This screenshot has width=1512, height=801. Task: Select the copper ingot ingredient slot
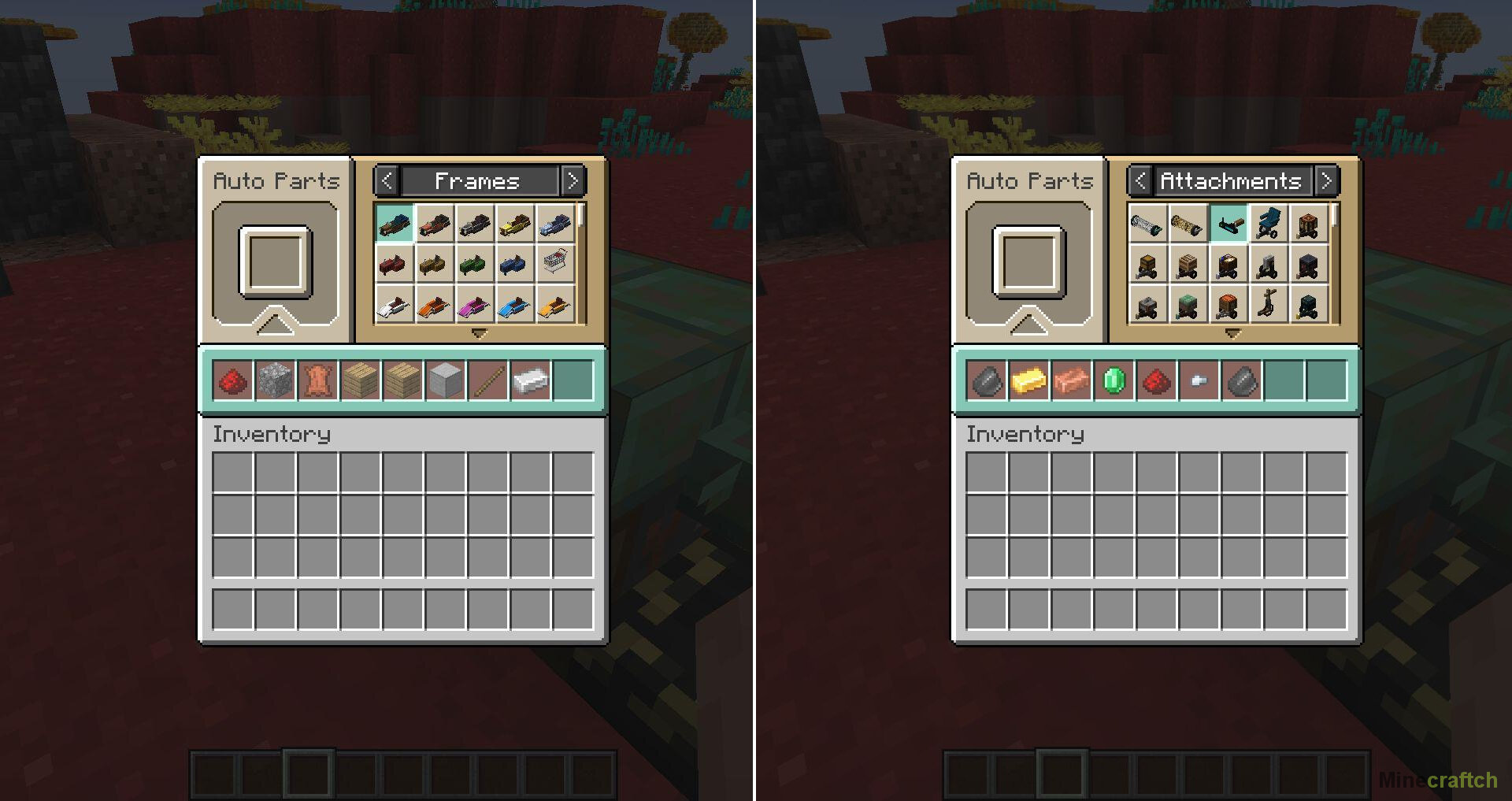click(x=1072, y=381)
